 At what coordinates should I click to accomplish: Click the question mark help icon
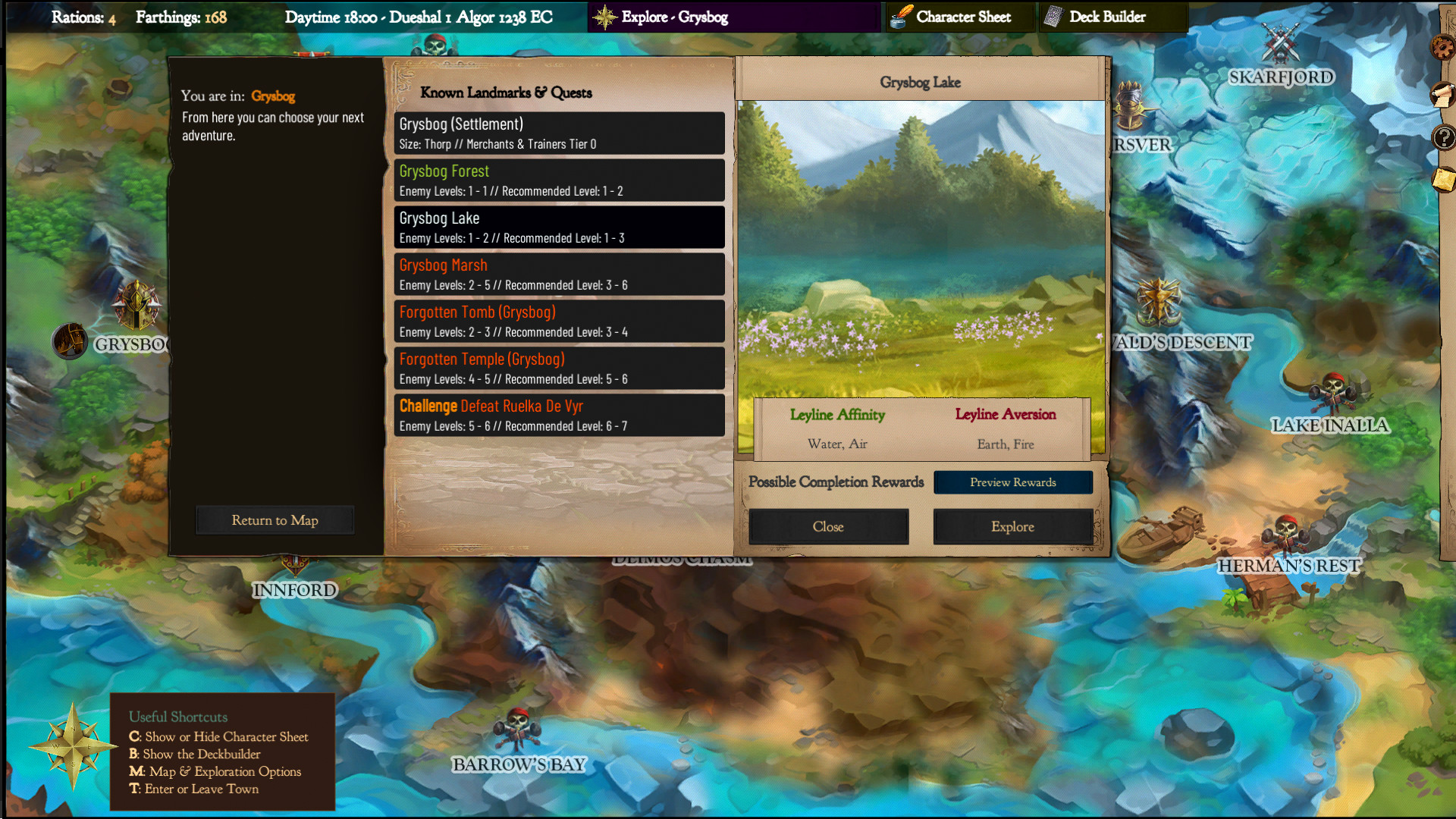1445,138
